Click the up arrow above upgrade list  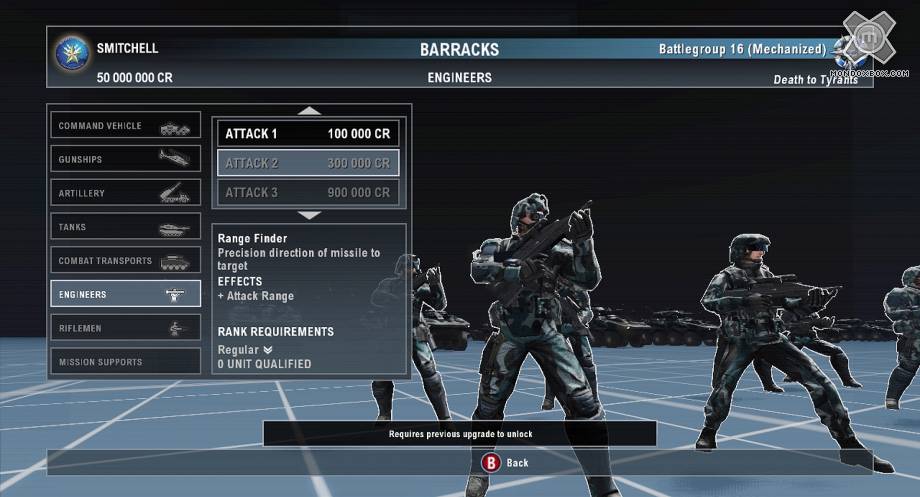pyautogui.click(x=310, y=110)
